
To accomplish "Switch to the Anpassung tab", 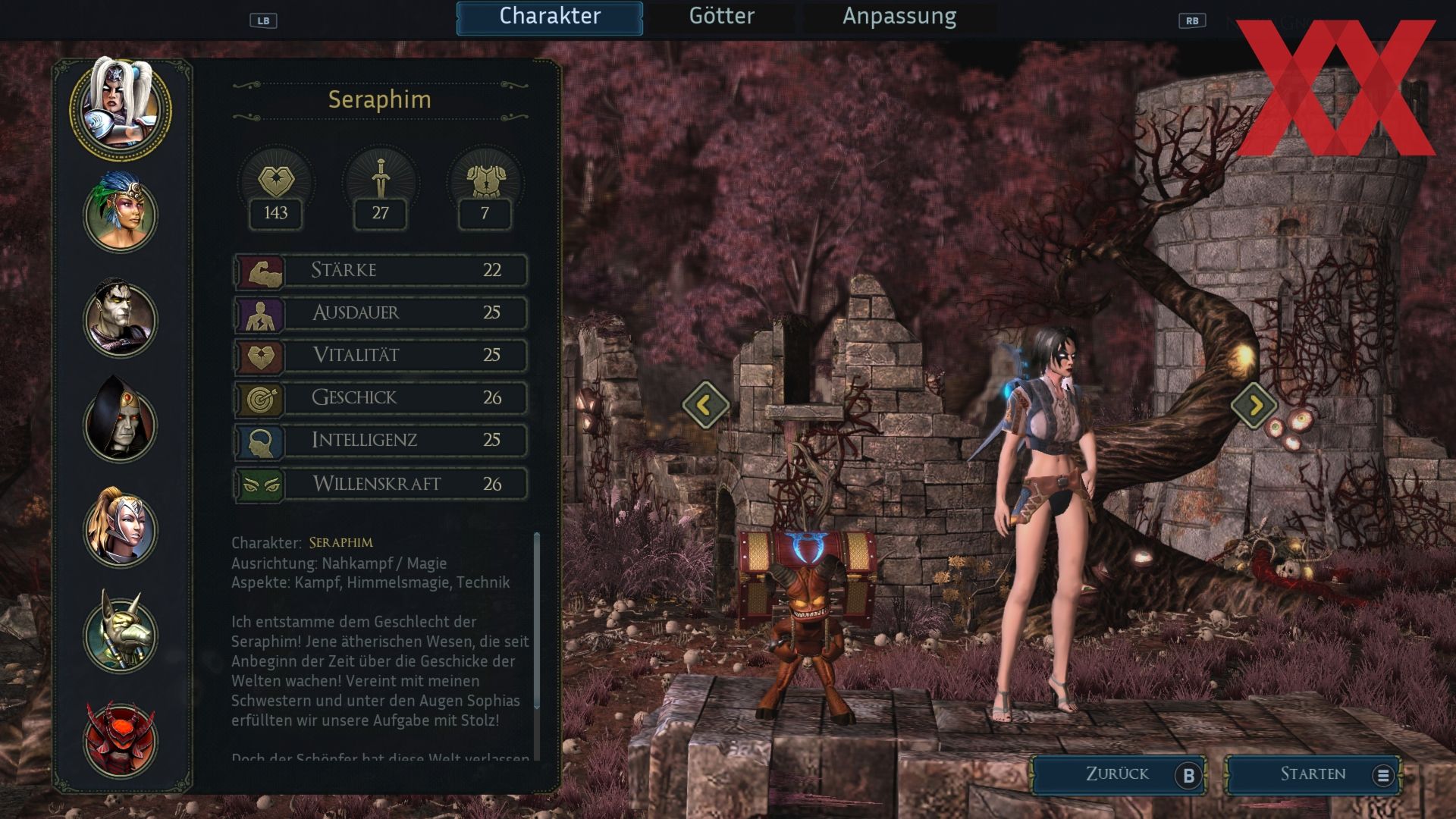I will (899, 17).
